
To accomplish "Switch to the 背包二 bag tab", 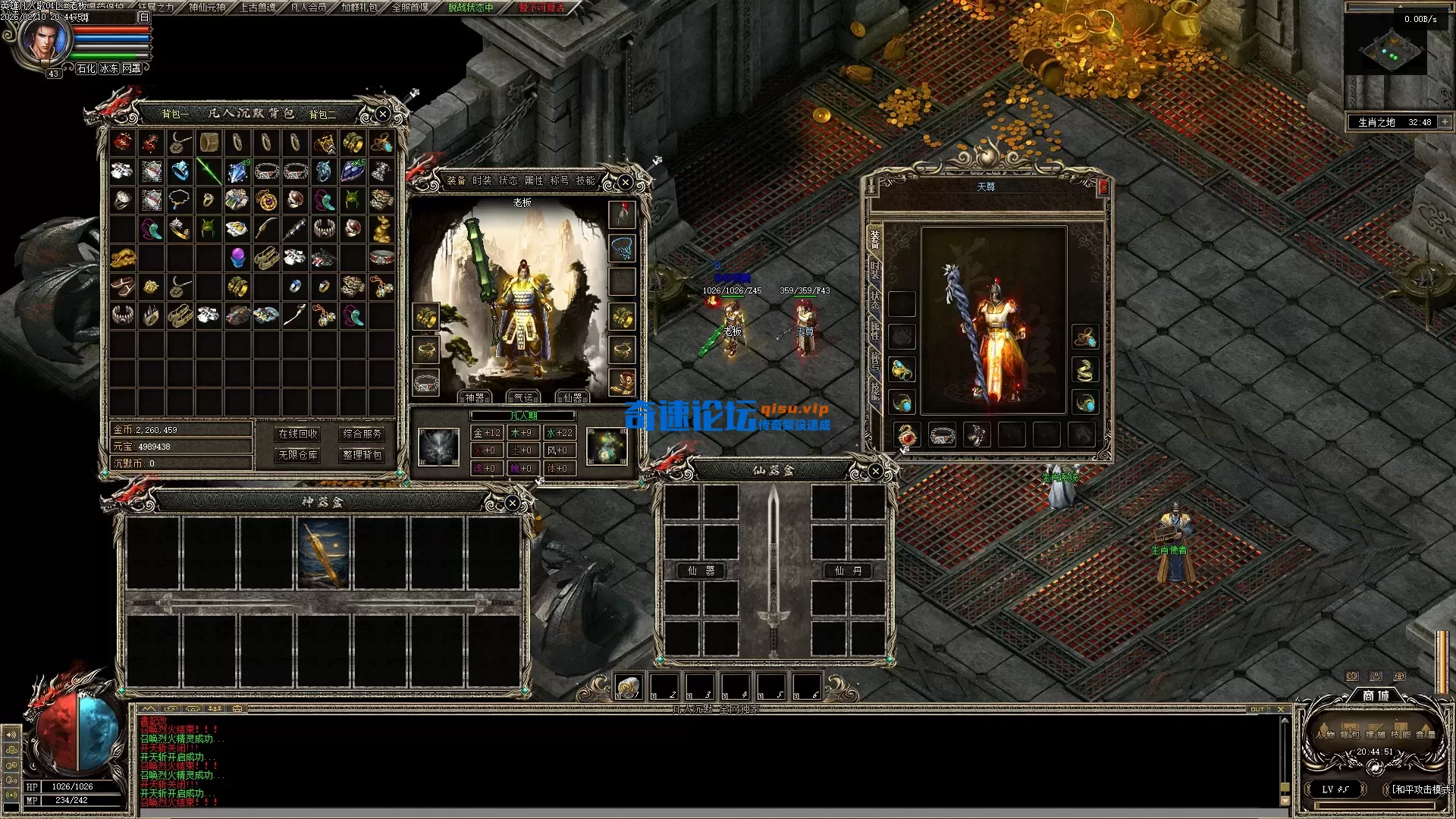I will coord(322,115).
